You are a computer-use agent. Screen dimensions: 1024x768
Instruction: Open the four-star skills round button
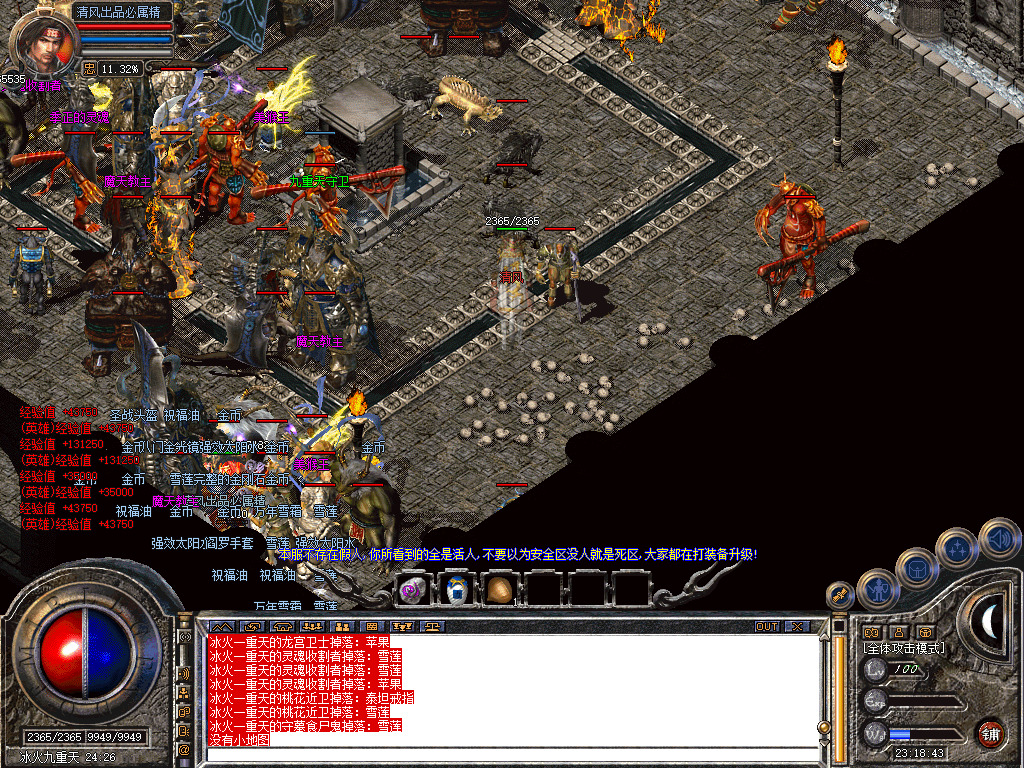click(x=958, y=548)
